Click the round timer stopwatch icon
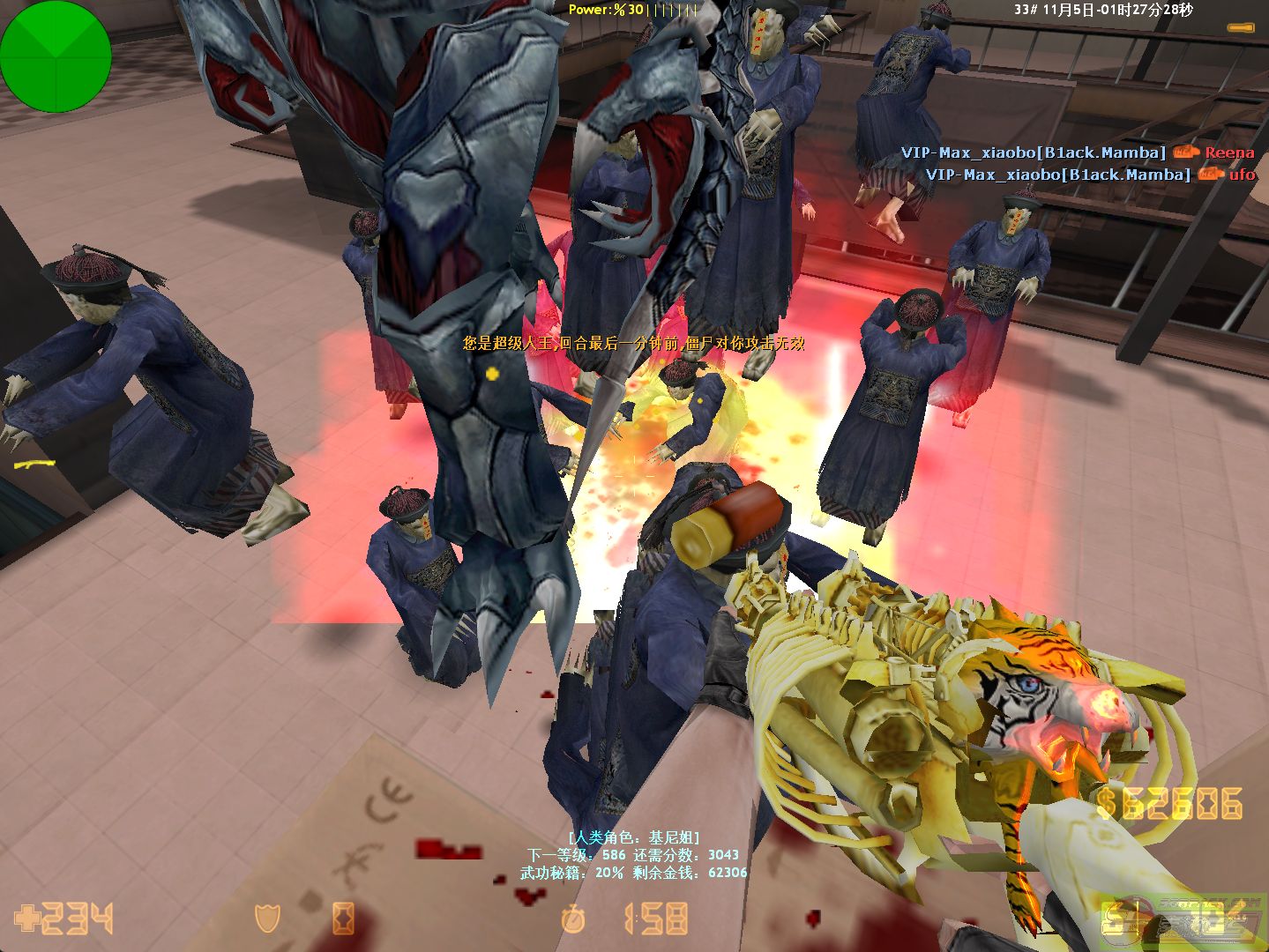1269x952 pixels. (x=573, y=919)
